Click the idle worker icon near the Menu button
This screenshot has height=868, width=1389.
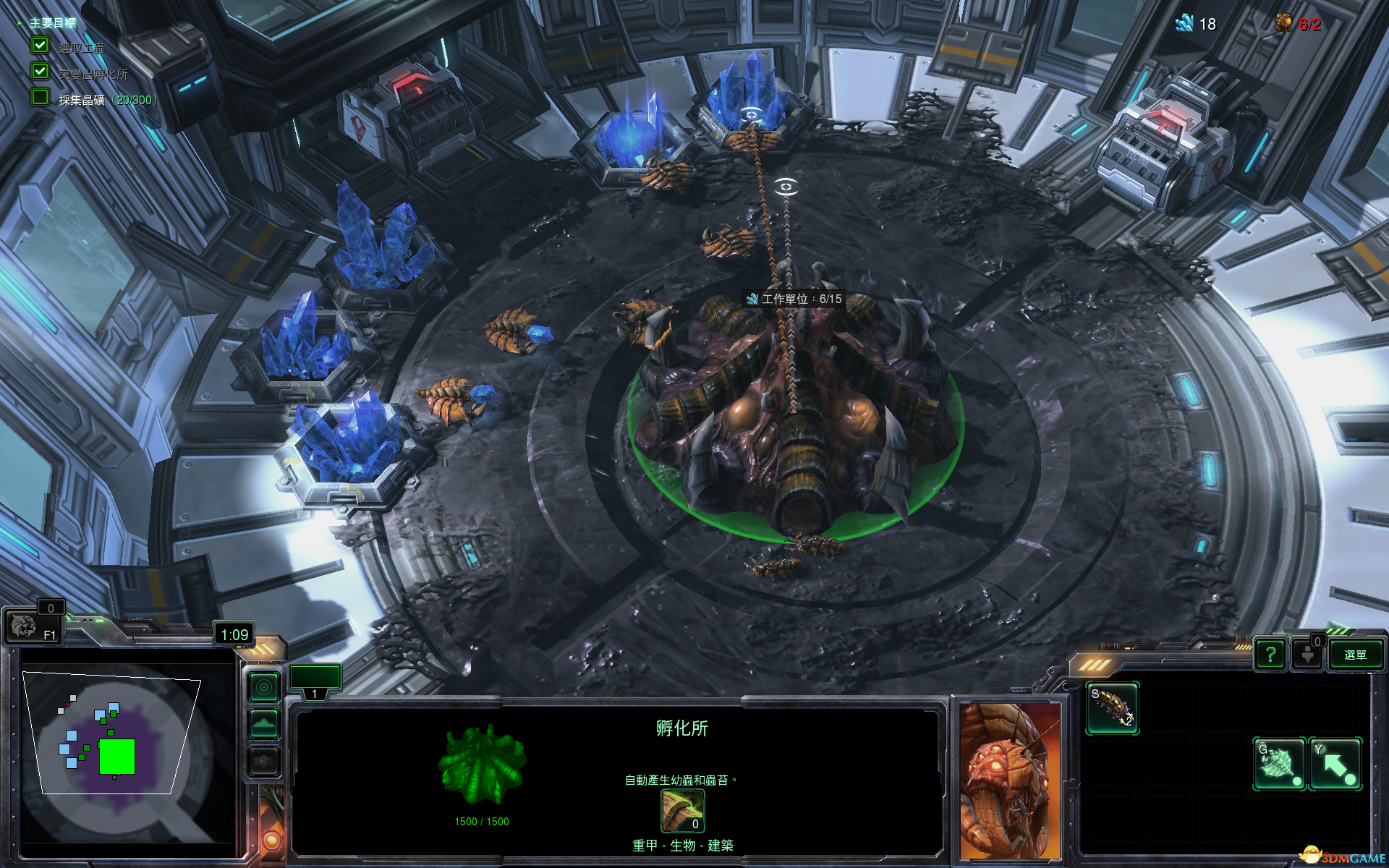1309,655
